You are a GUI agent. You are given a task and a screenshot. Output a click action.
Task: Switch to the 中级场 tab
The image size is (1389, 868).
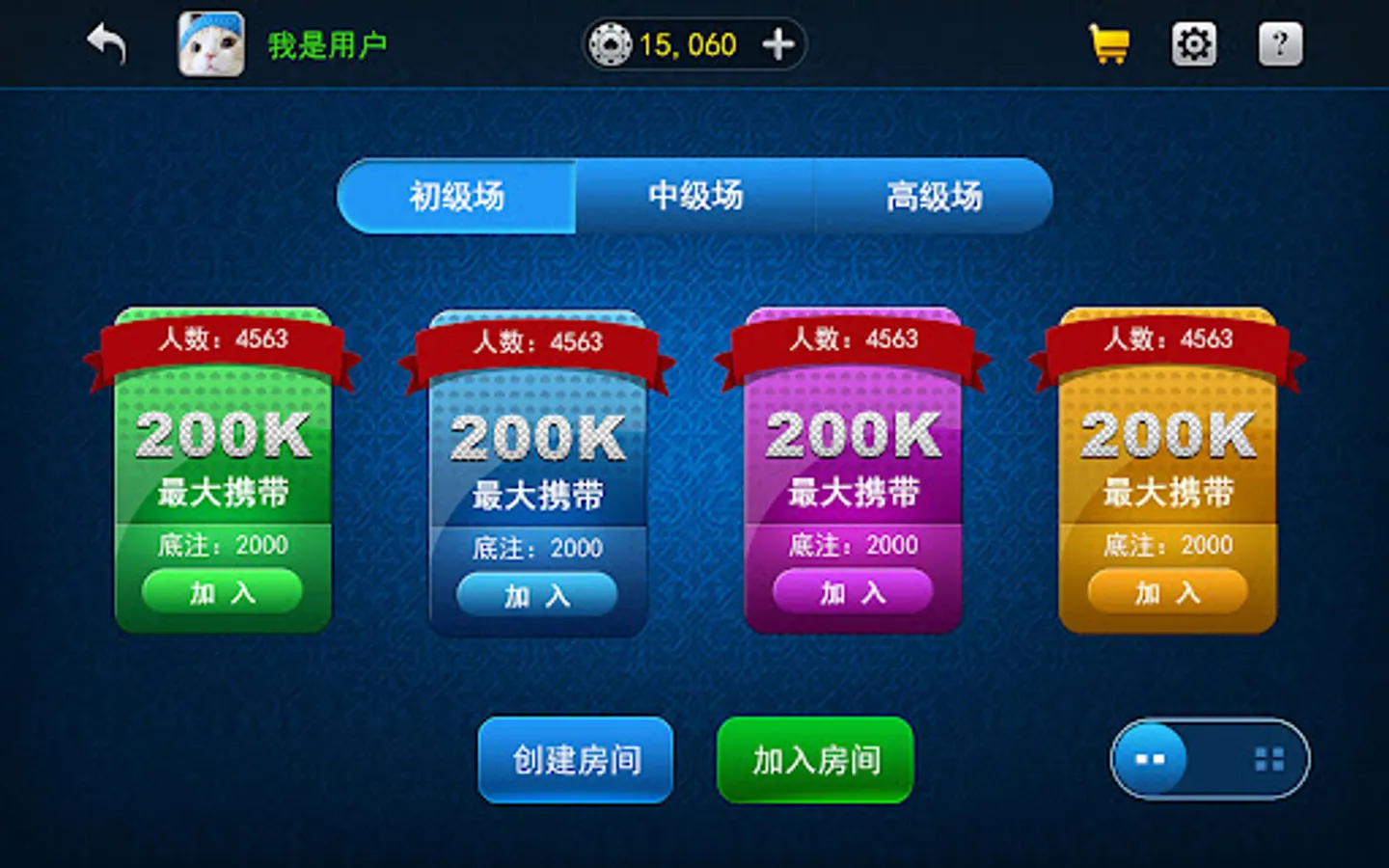point(696,196)
